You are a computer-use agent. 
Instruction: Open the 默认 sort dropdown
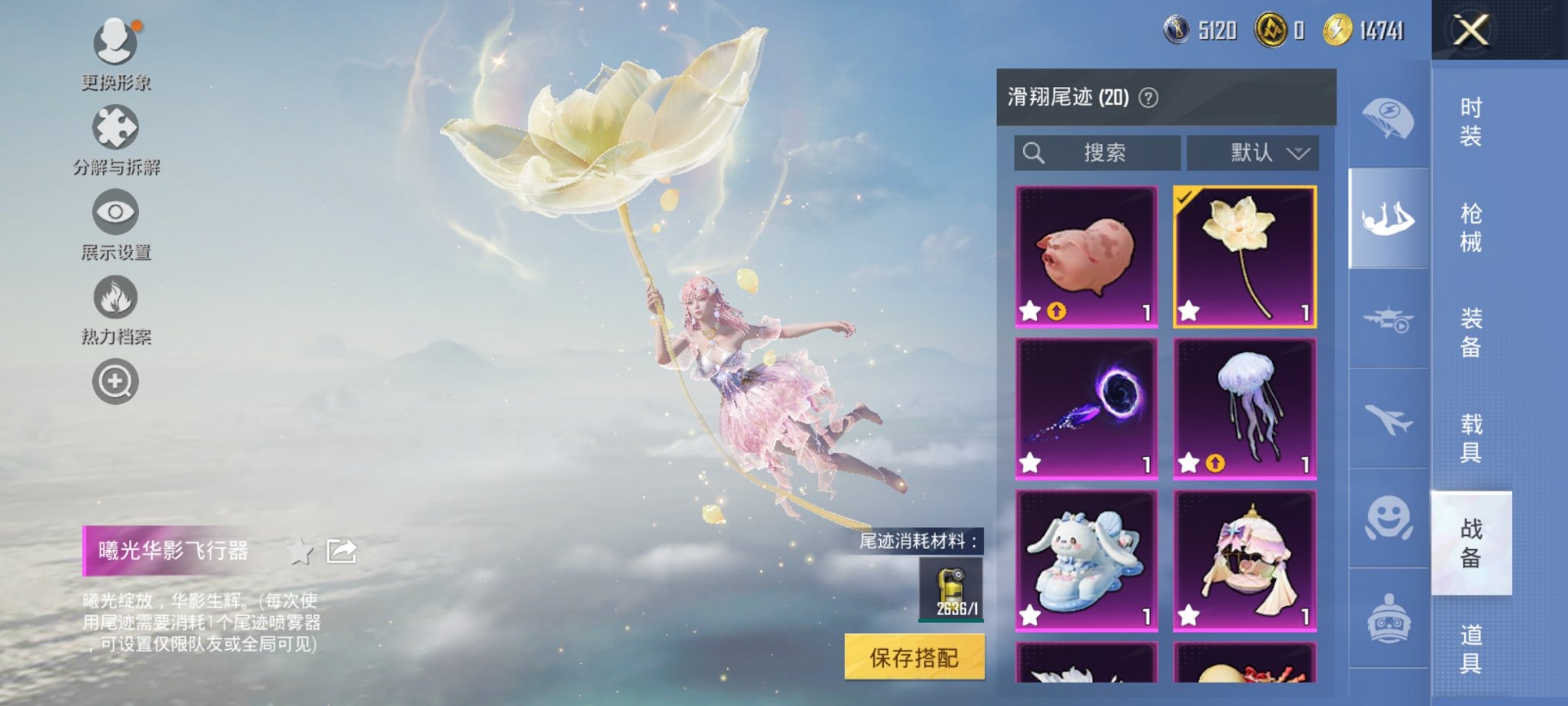(x=1253, y=152)
